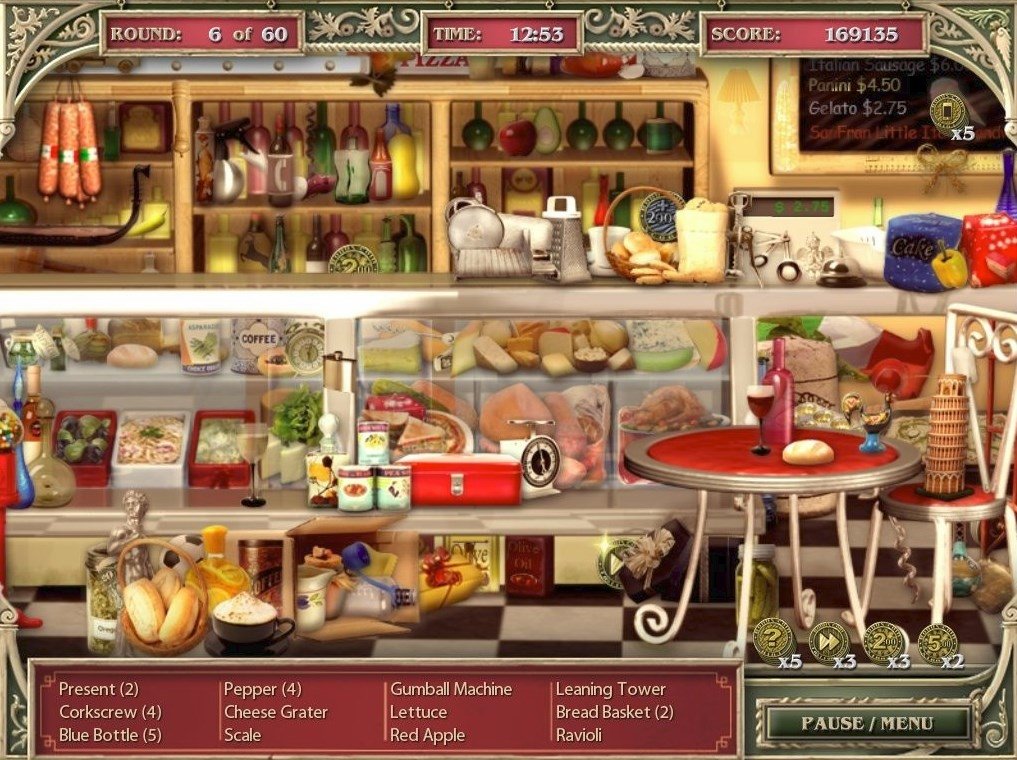This screenshot has height=760, width=1017.
Task: Use the question mark hint coin
Action: [772, 640]
